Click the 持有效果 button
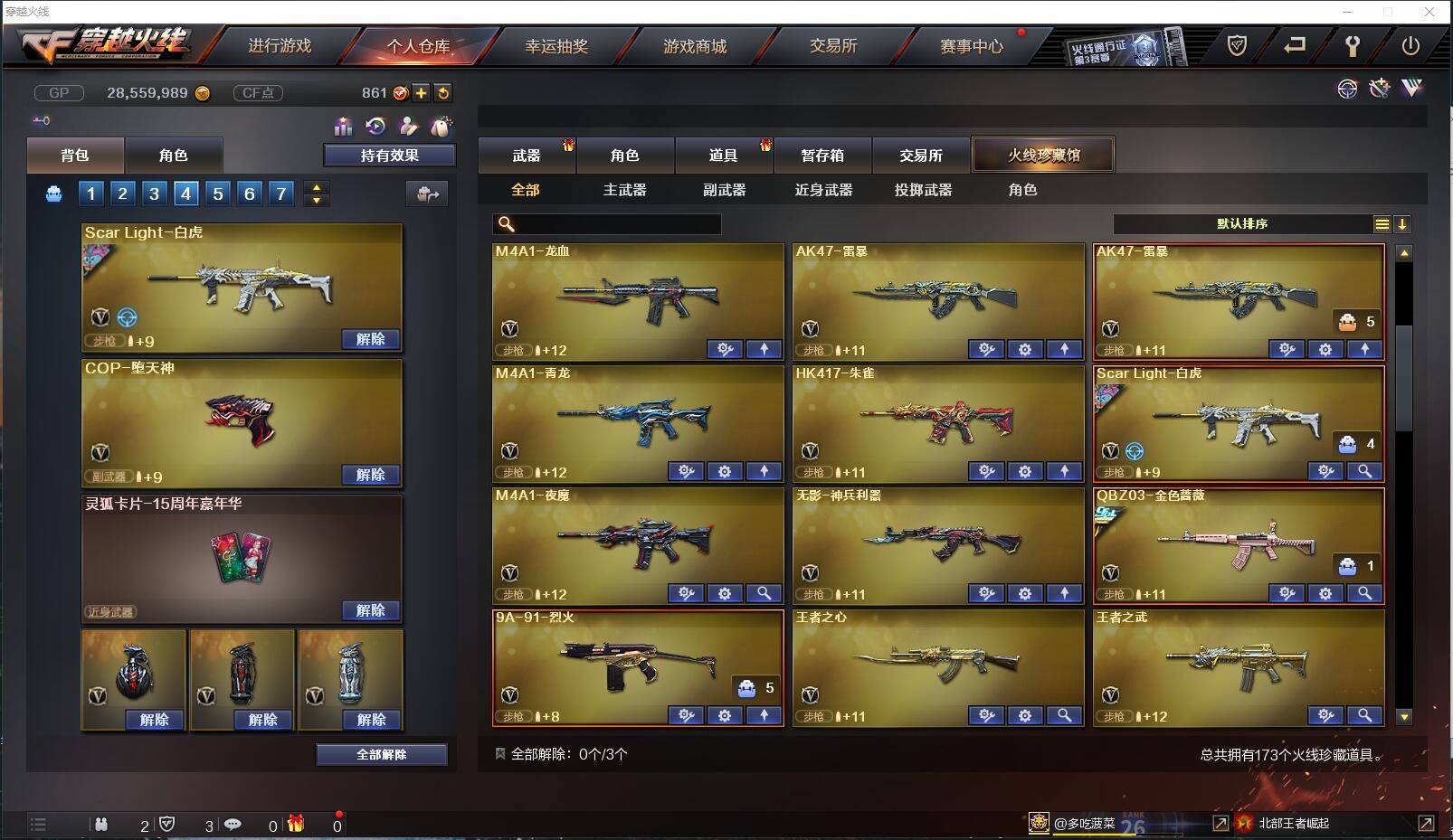 click(389, 155)
